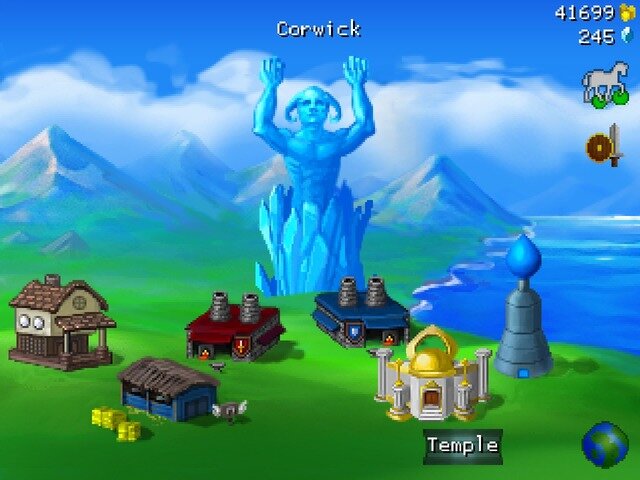Screen dimensions: 640x480
Task: Choose the blue storehouse beside gold piles
Action: click(x=167, y=388)
